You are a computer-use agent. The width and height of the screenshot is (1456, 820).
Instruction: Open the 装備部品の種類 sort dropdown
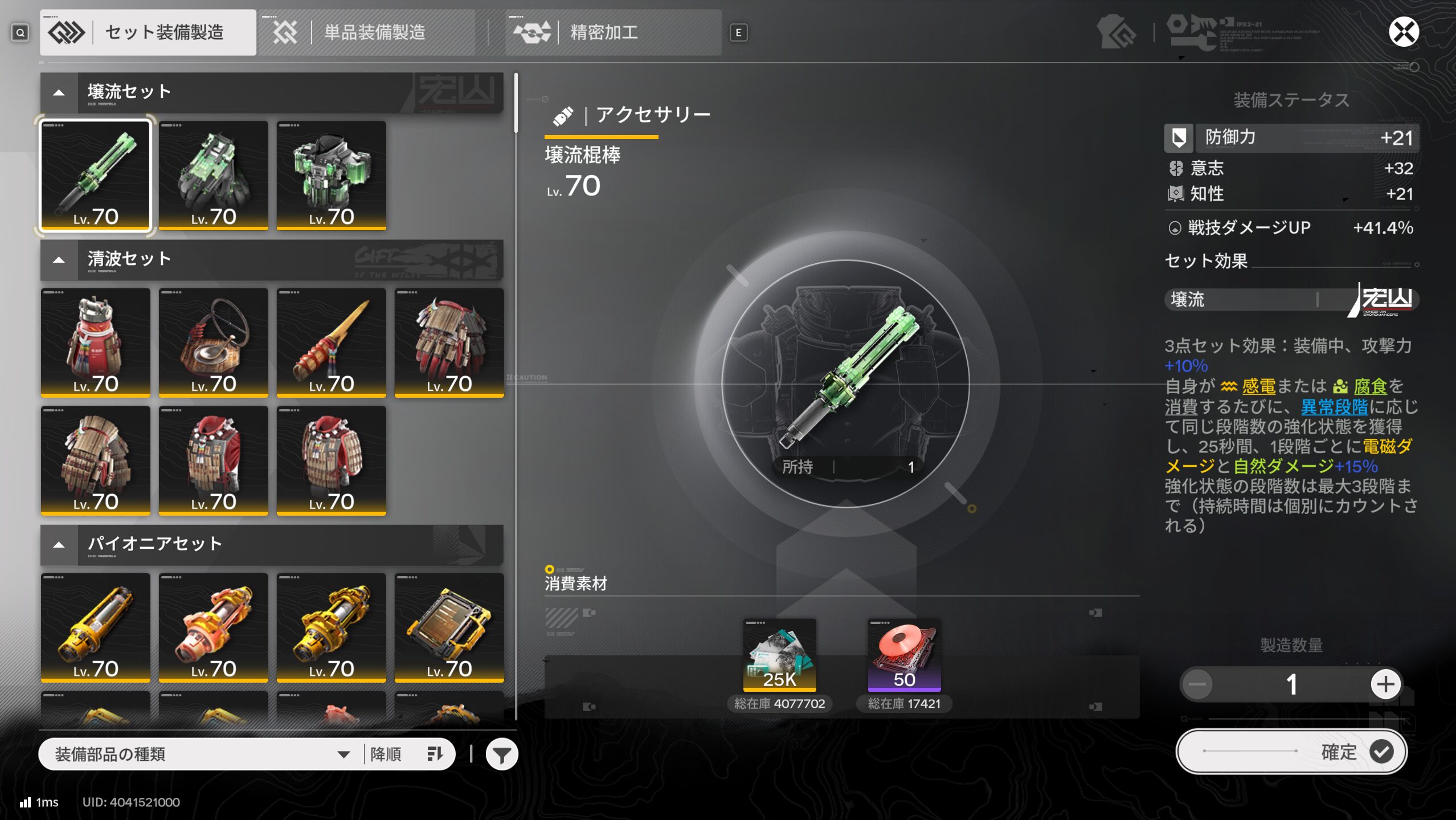[202, 754]
